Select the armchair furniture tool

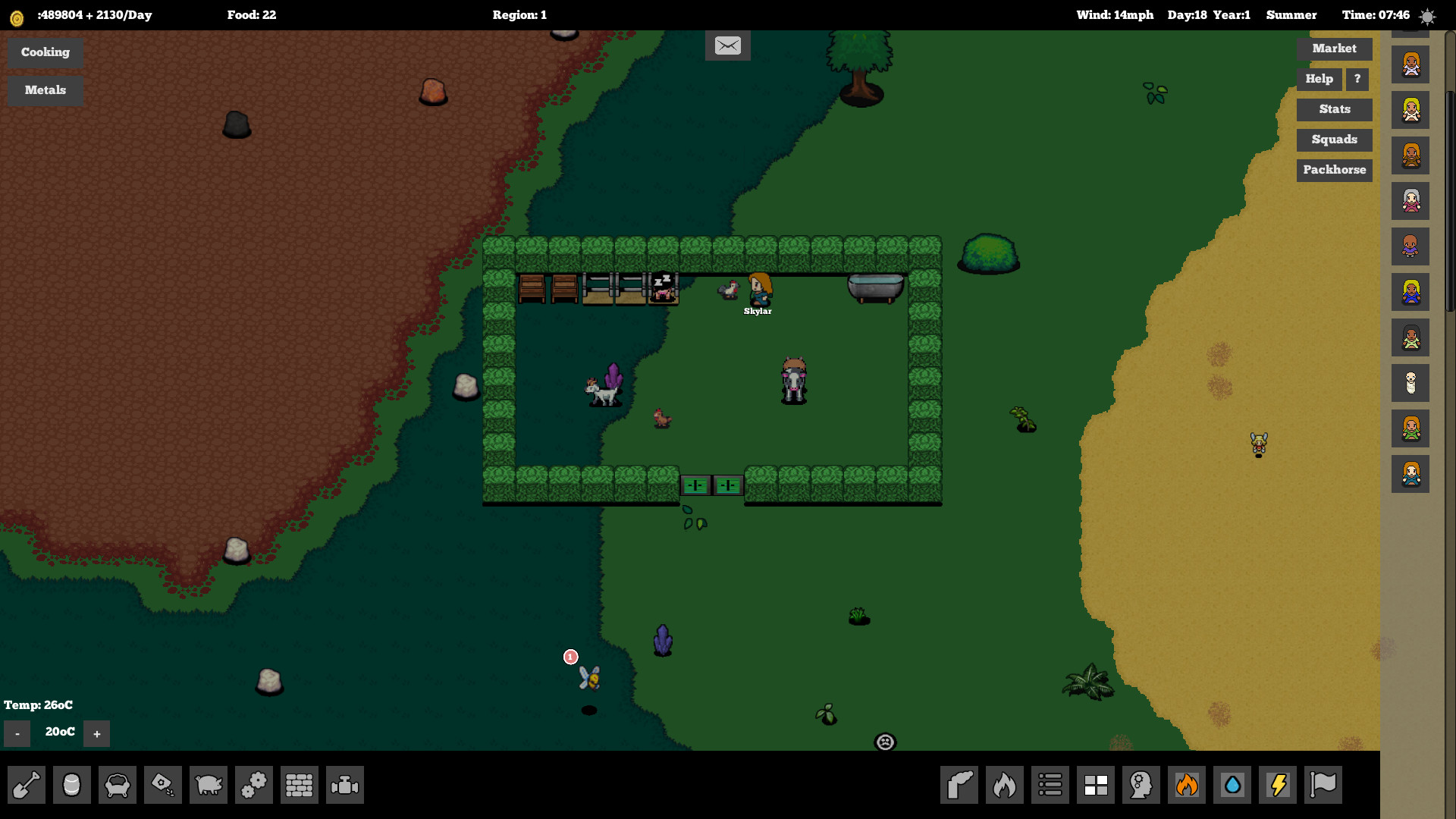118,785
